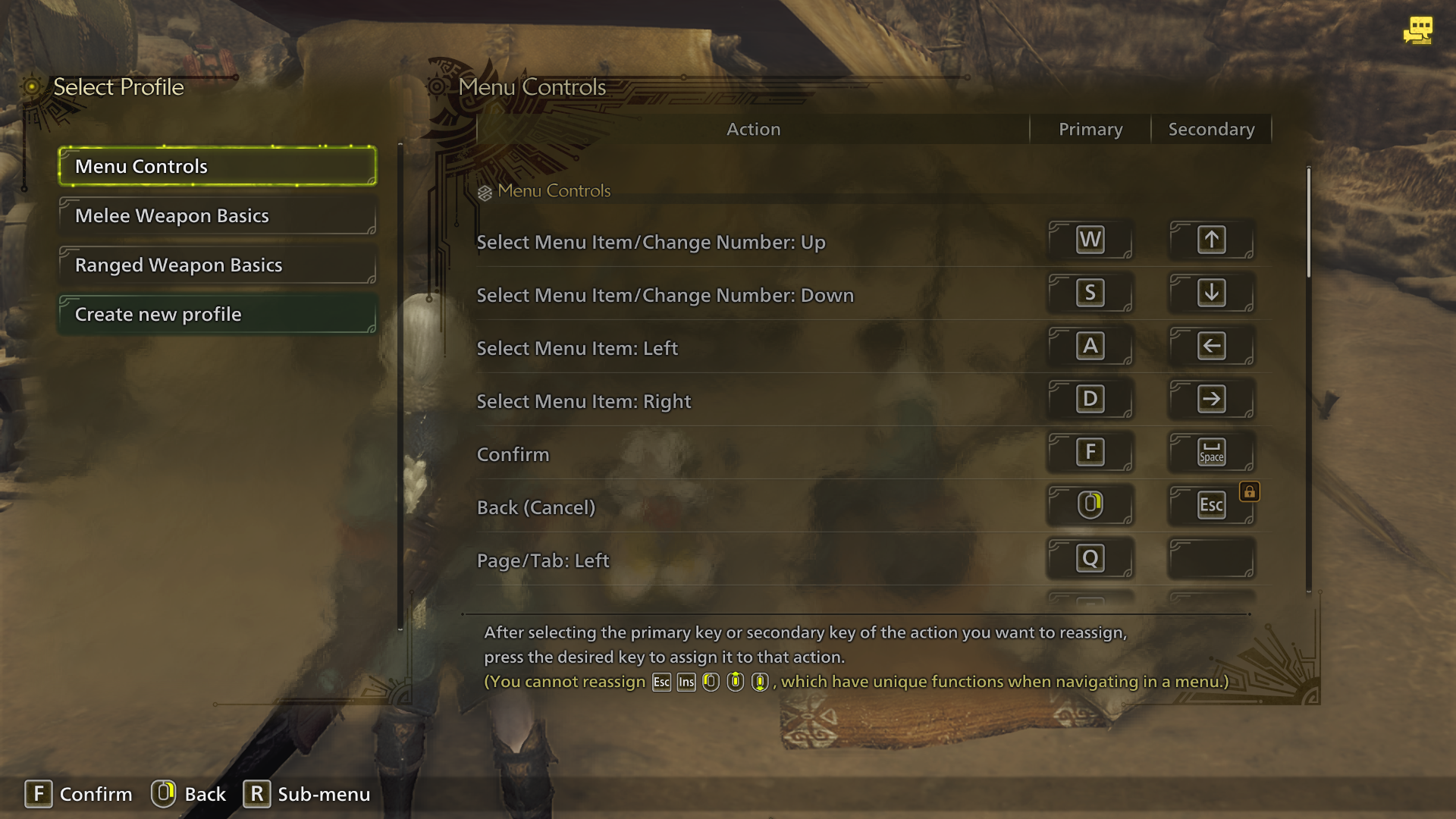Click the Esc secondary binding for Back
Viewport: 1456px width, 819px height.
(1211, 504)
